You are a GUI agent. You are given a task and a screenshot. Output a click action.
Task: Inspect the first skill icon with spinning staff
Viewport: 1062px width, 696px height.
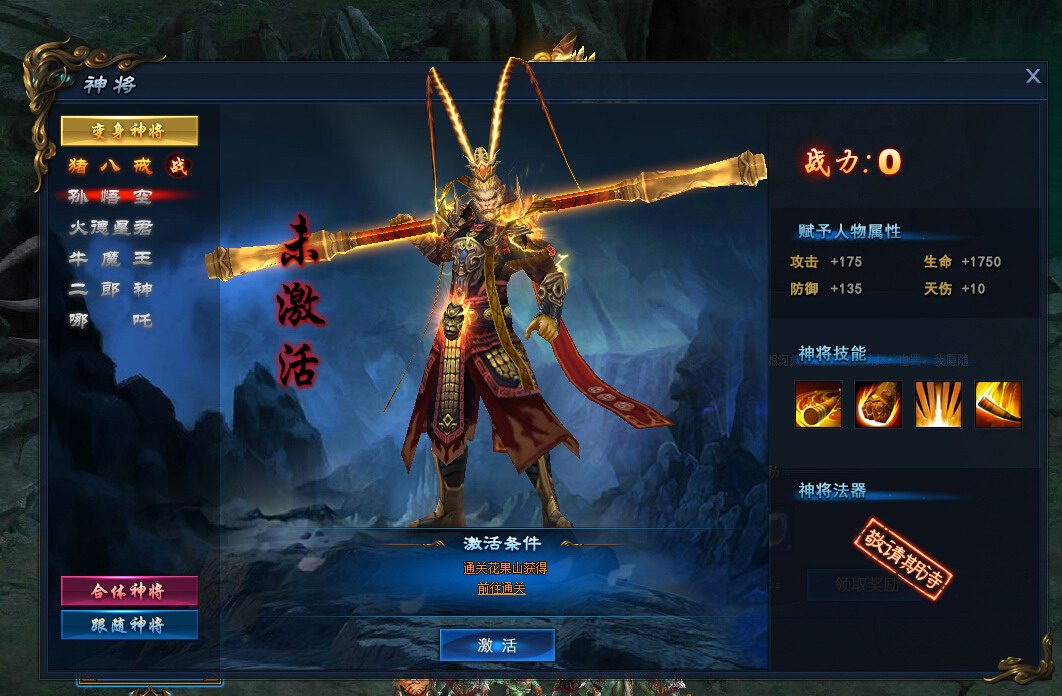pyautogui.click(x=818, y=404)
